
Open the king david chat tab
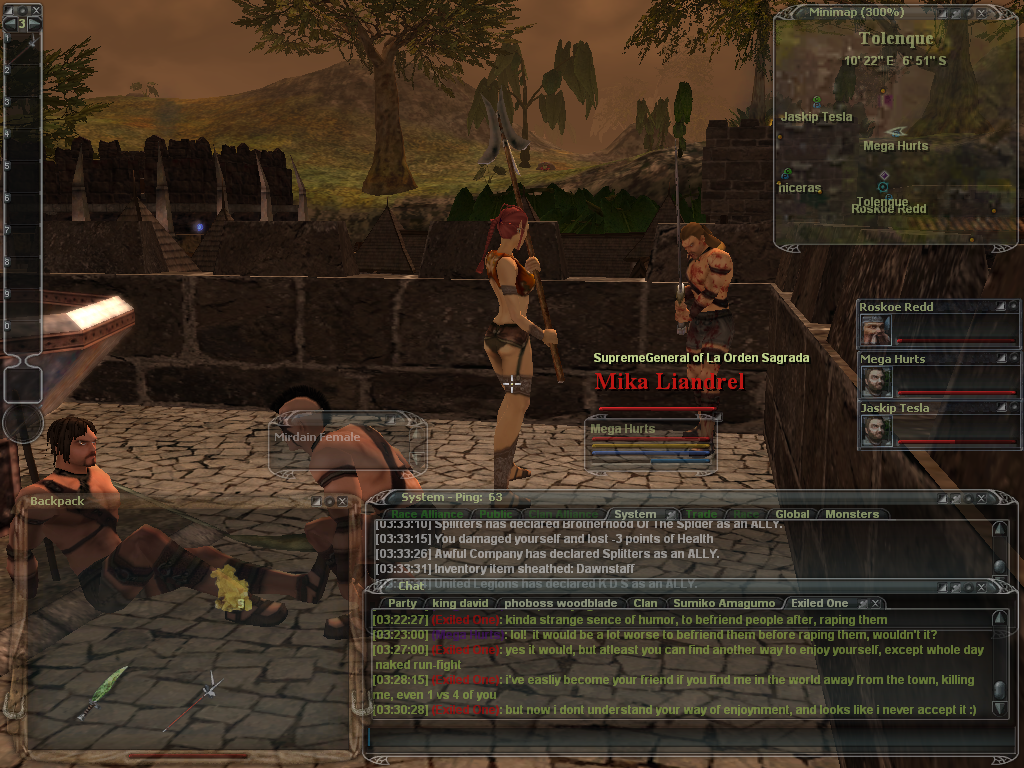(461, 603)
